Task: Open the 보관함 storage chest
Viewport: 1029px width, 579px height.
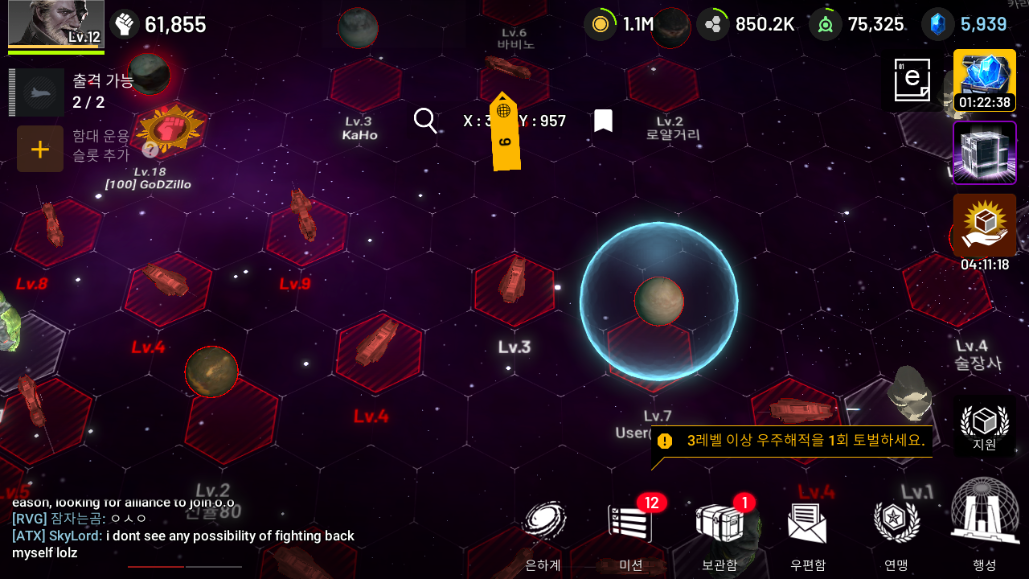Action: tap(719, 531)
